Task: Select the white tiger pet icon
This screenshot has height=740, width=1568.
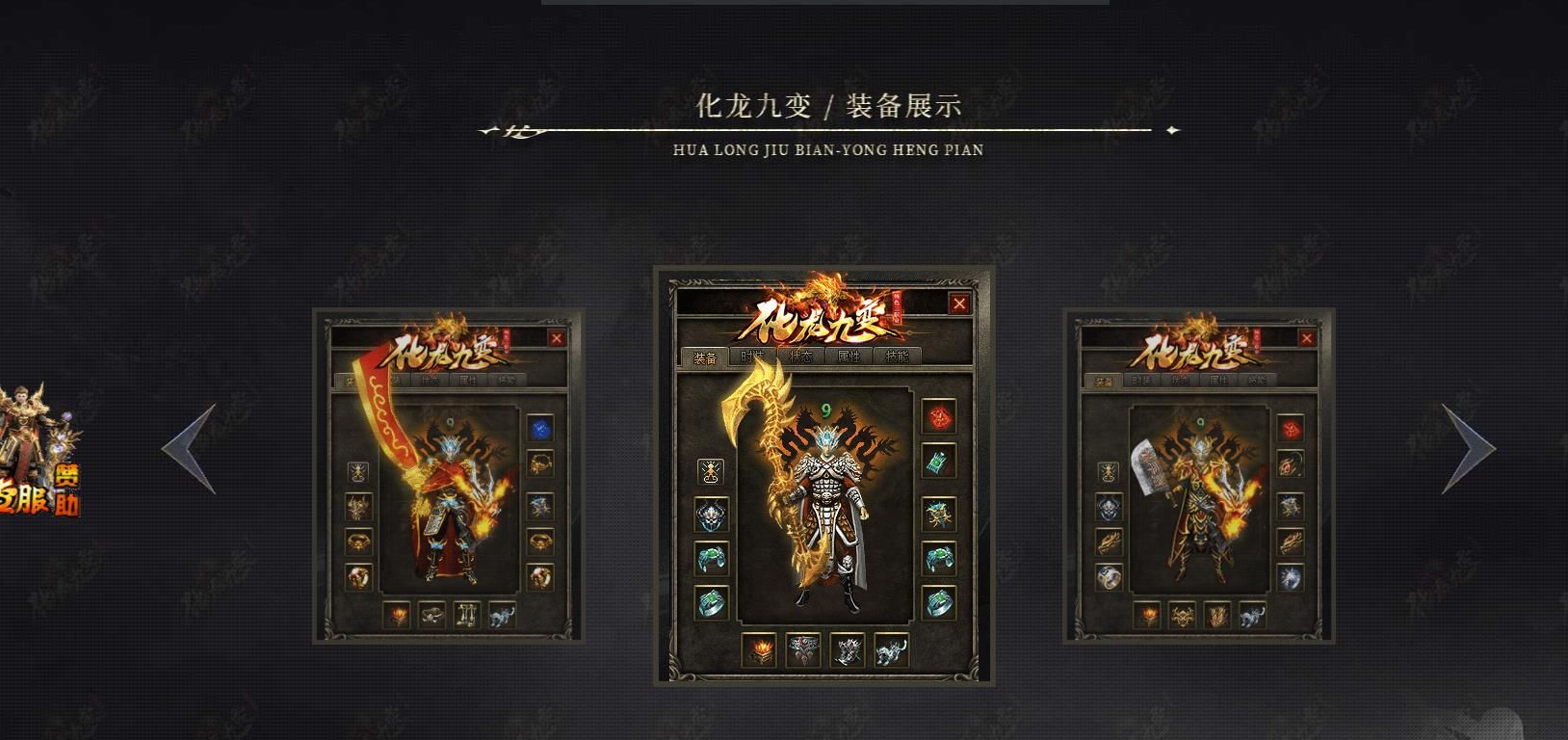Action: pos(891,650)
